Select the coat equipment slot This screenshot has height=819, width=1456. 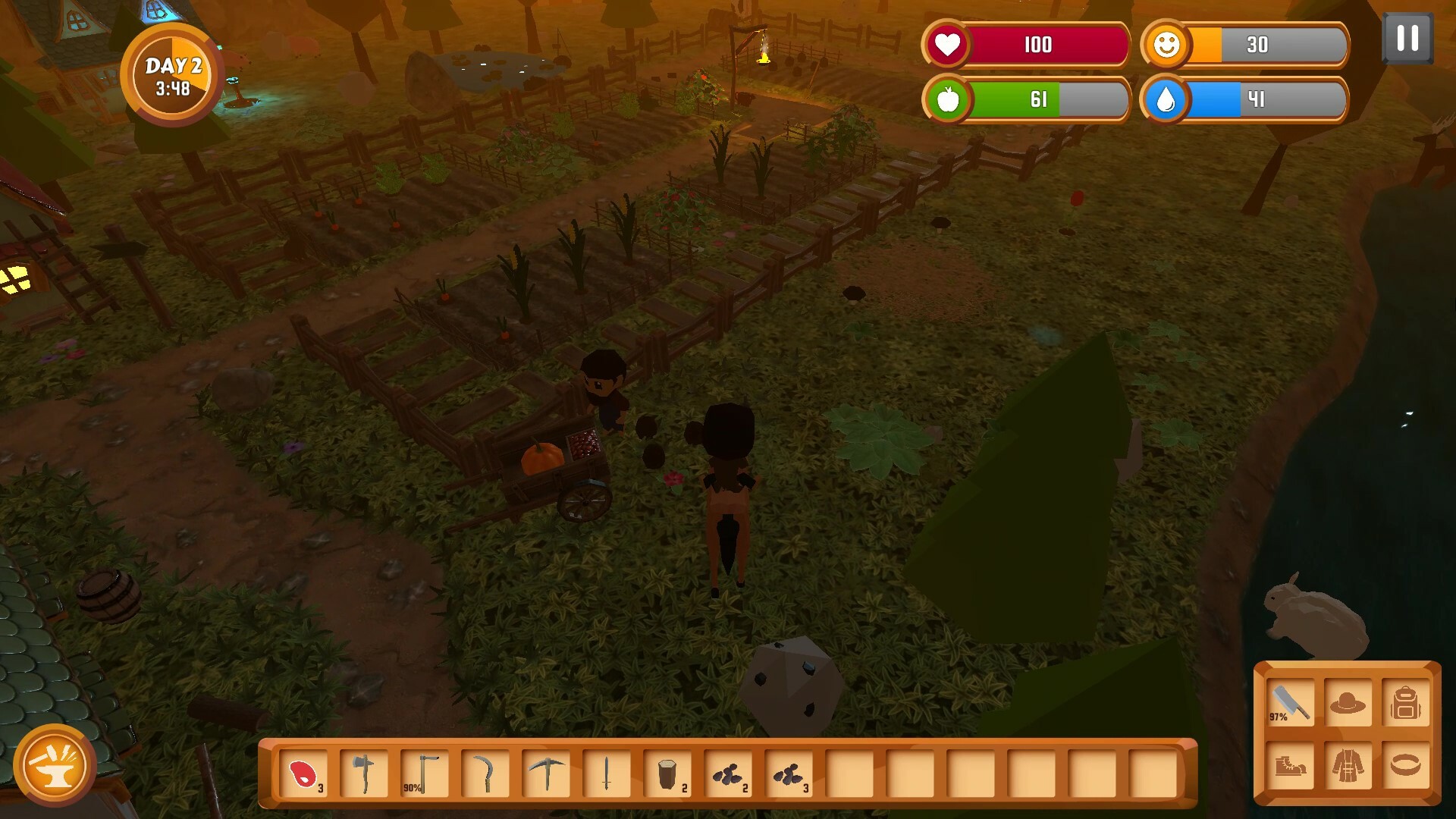(x=1348, y=766)
